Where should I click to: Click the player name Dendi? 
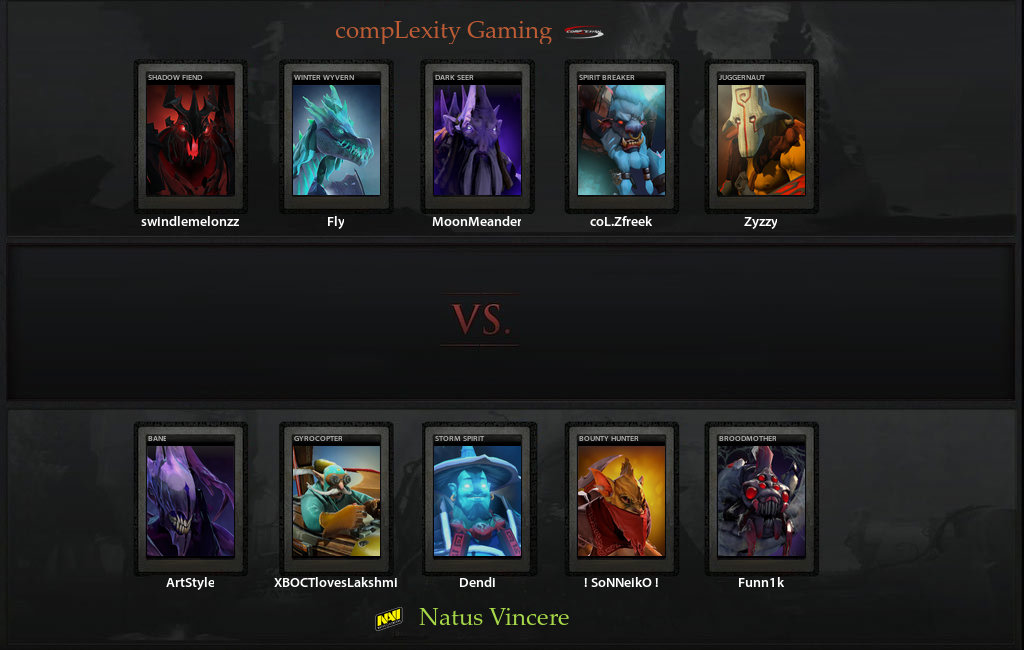tap(477, 583)
